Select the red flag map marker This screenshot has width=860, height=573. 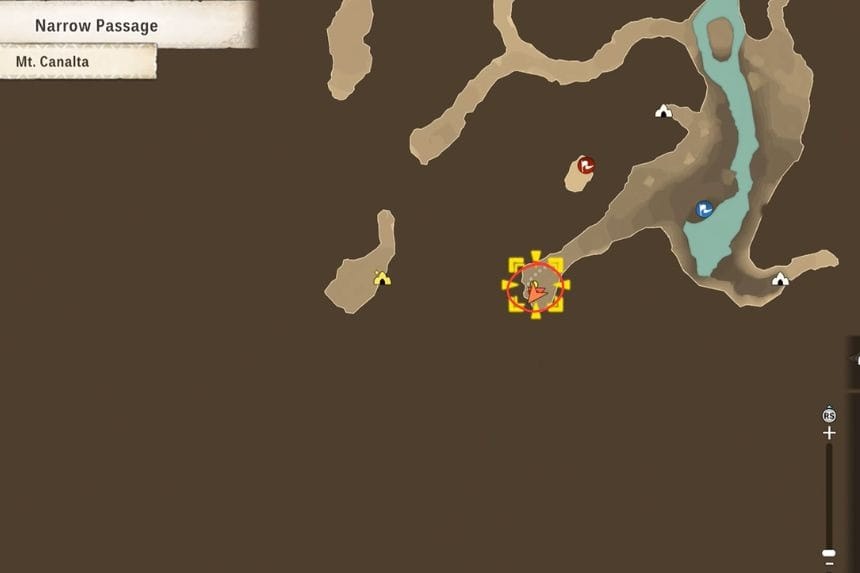pos(586,165)
